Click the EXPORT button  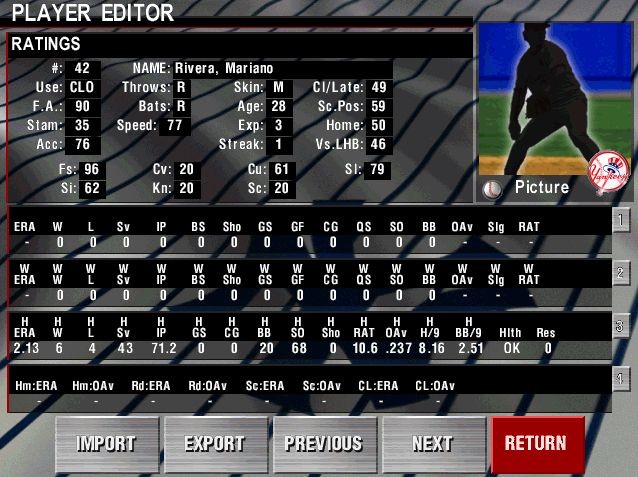point(215,444)
